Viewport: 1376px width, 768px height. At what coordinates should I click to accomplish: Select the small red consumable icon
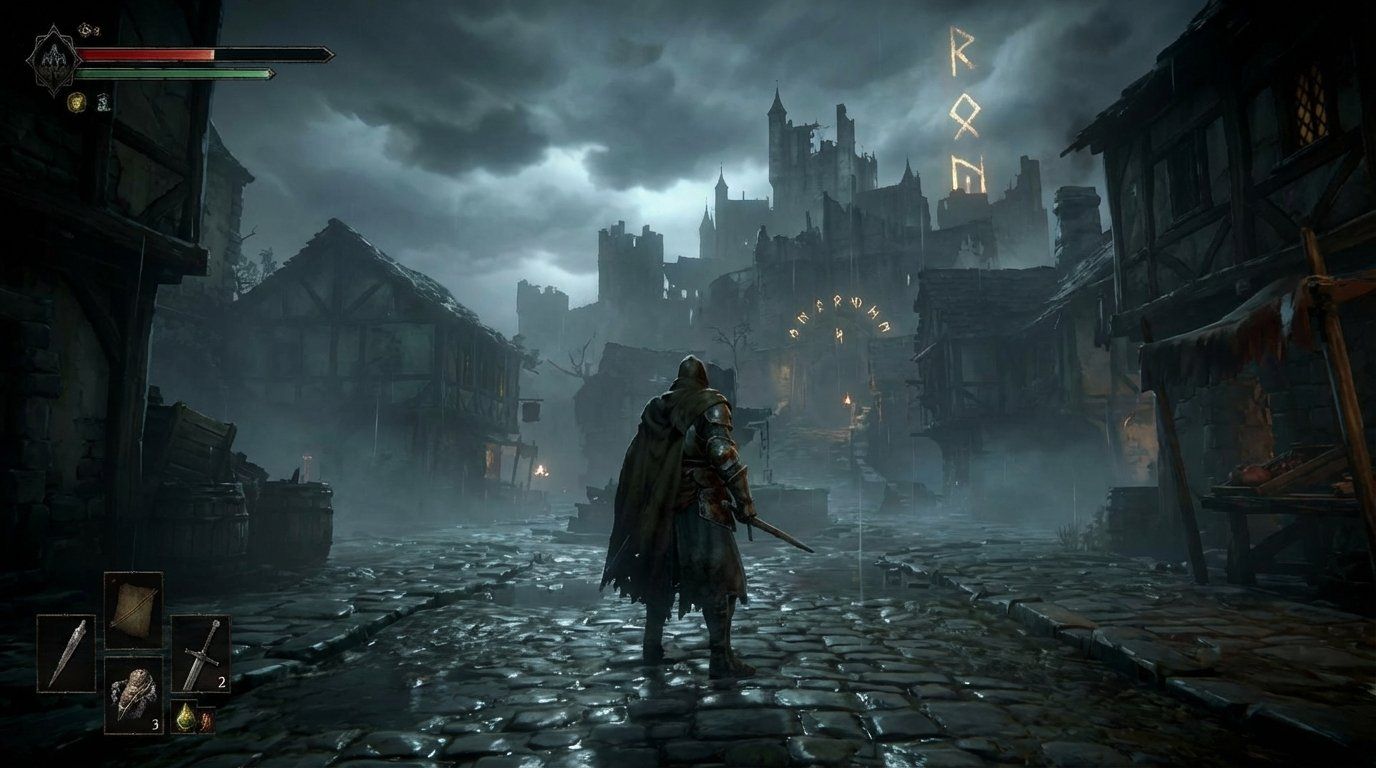point(207,720)
